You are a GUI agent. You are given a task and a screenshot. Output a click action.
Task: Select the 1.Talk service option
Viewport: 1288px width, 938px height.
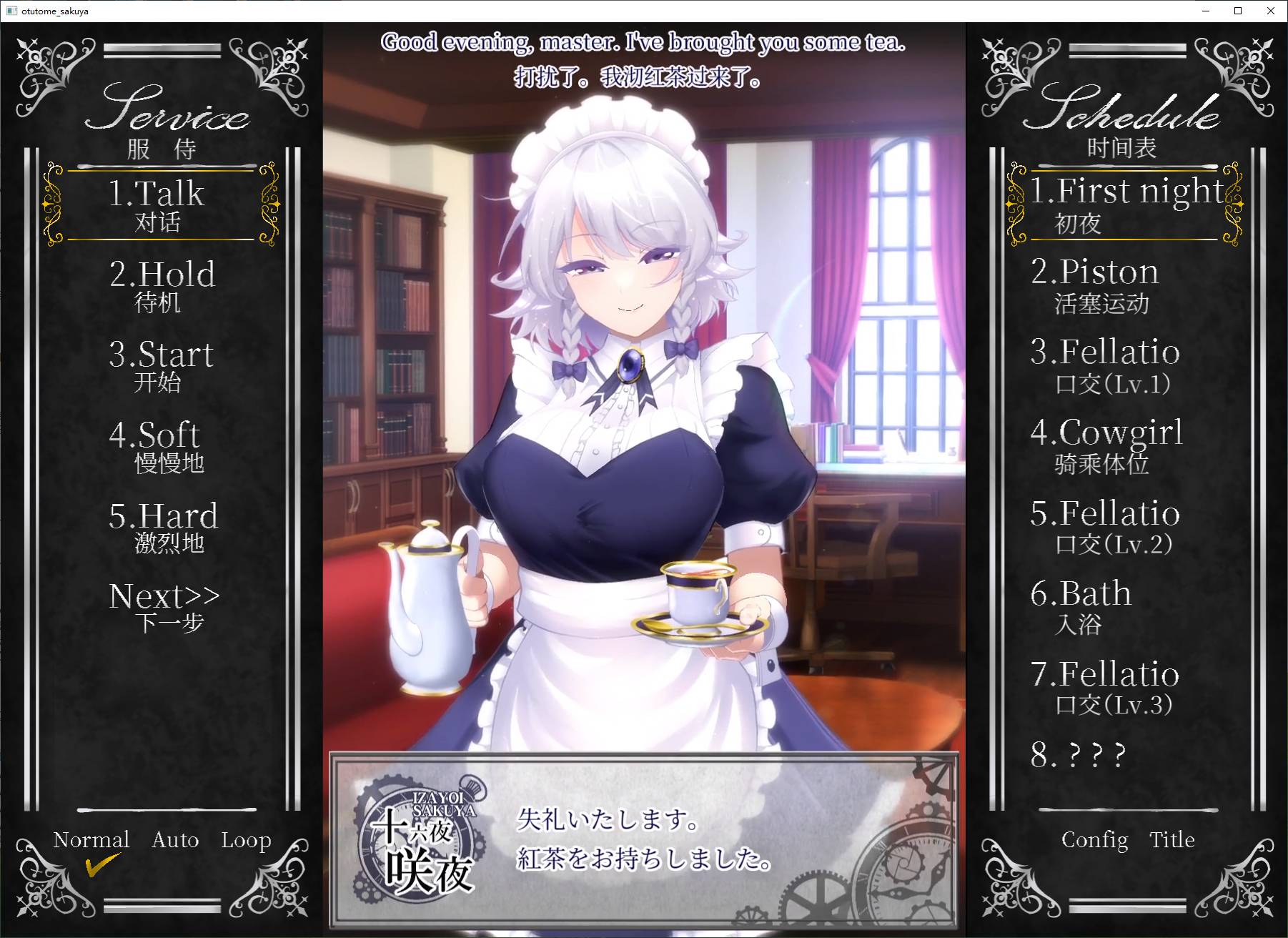click(x=159, y=205)
